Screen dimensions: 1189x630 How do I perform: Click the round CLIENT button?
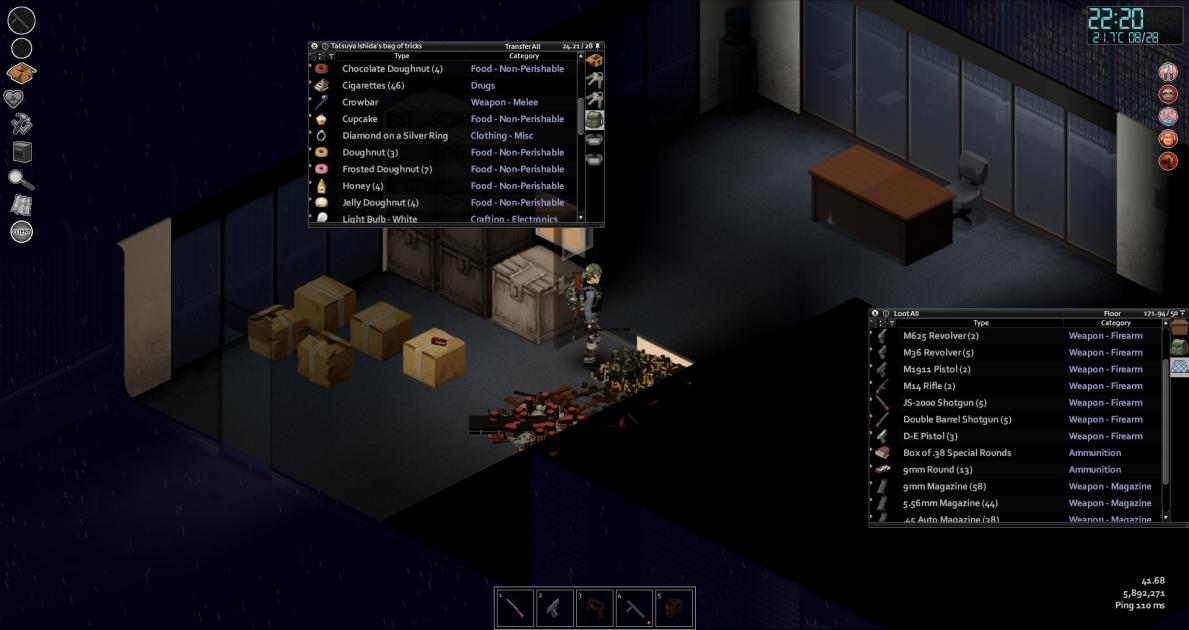coord(21,232)
